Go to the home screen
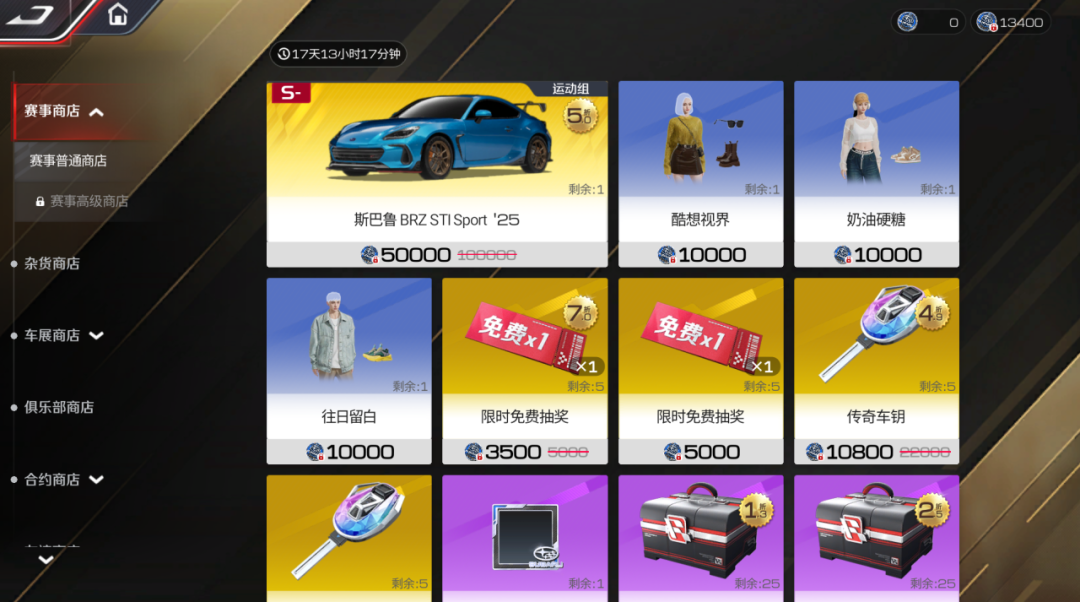Image resolution: width=1080 pixels, height=602 pixels. 118,15
